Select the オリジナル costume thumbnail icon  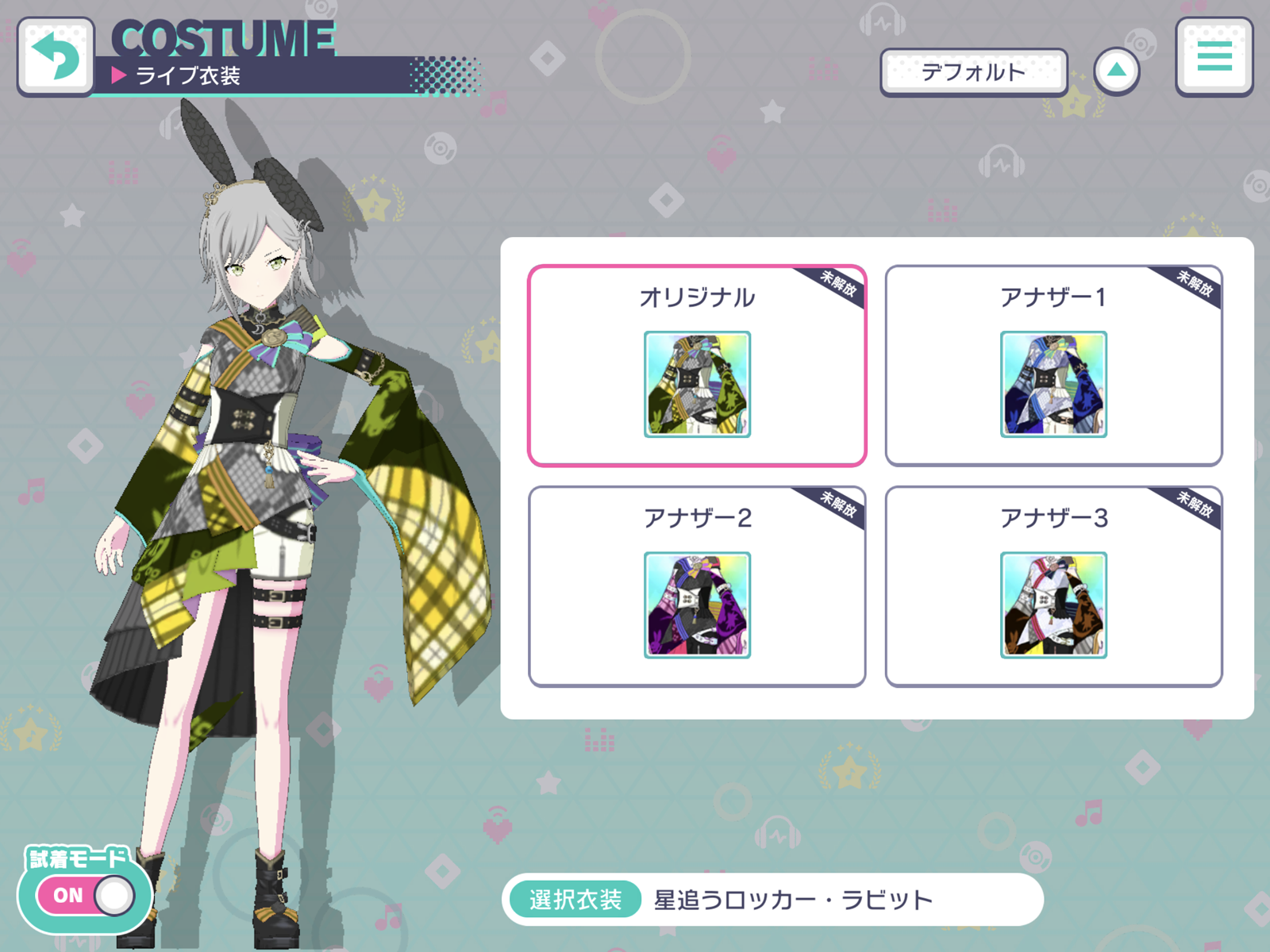pyautogui.click(x=696, y=385)
